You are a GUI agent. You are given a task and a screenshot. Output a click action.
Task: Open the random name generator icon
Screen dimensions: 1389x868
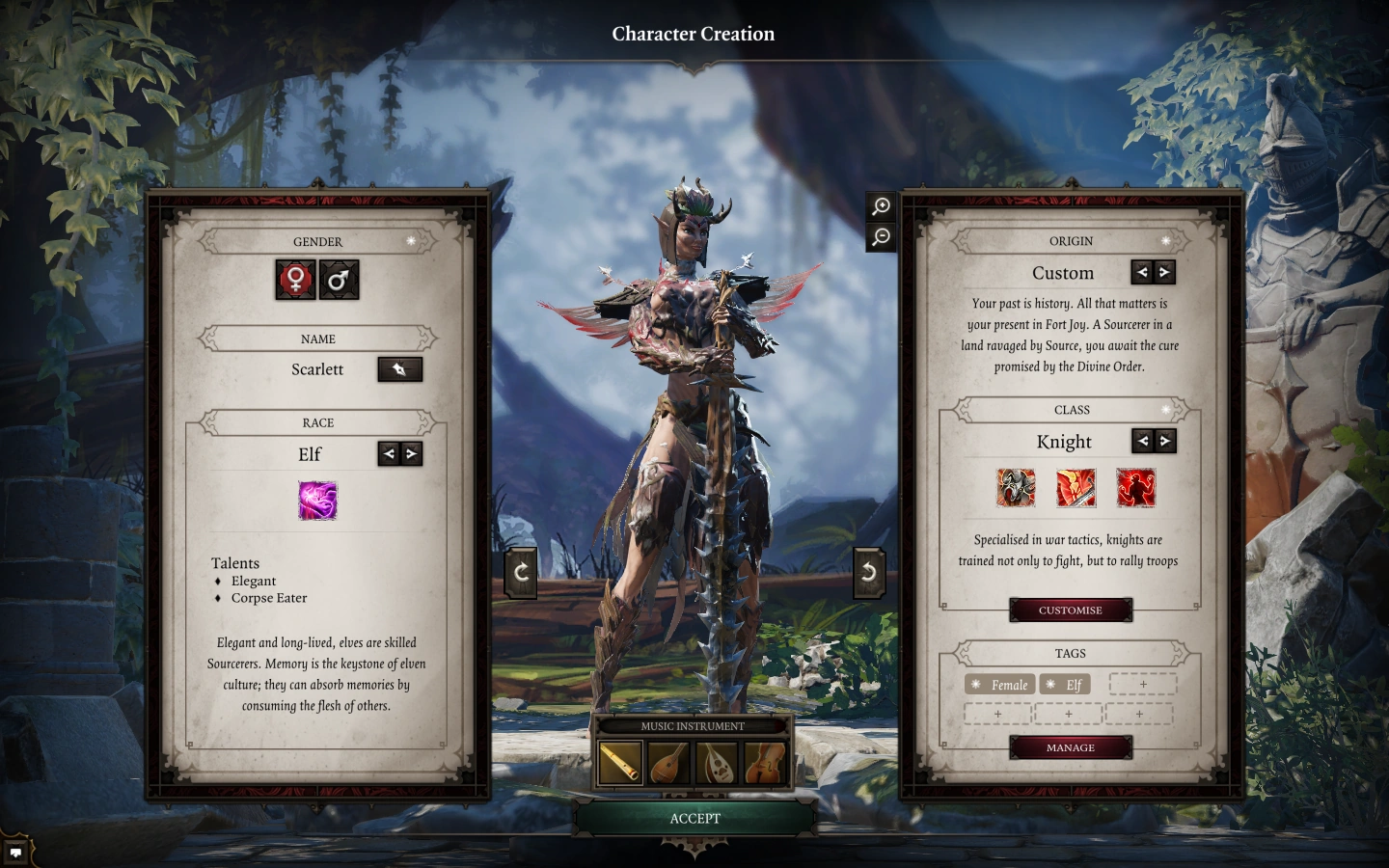click(399, 368)
